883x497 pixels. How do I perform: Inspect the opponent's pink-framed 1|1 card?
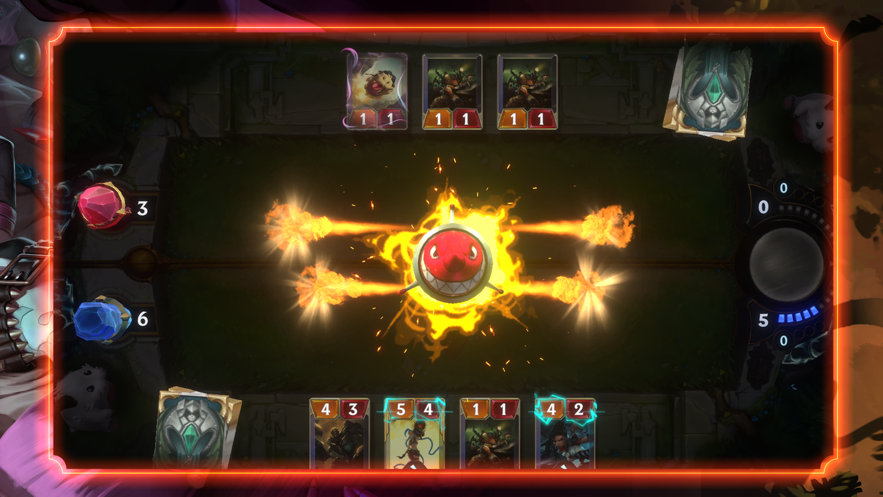coord(377,91)
